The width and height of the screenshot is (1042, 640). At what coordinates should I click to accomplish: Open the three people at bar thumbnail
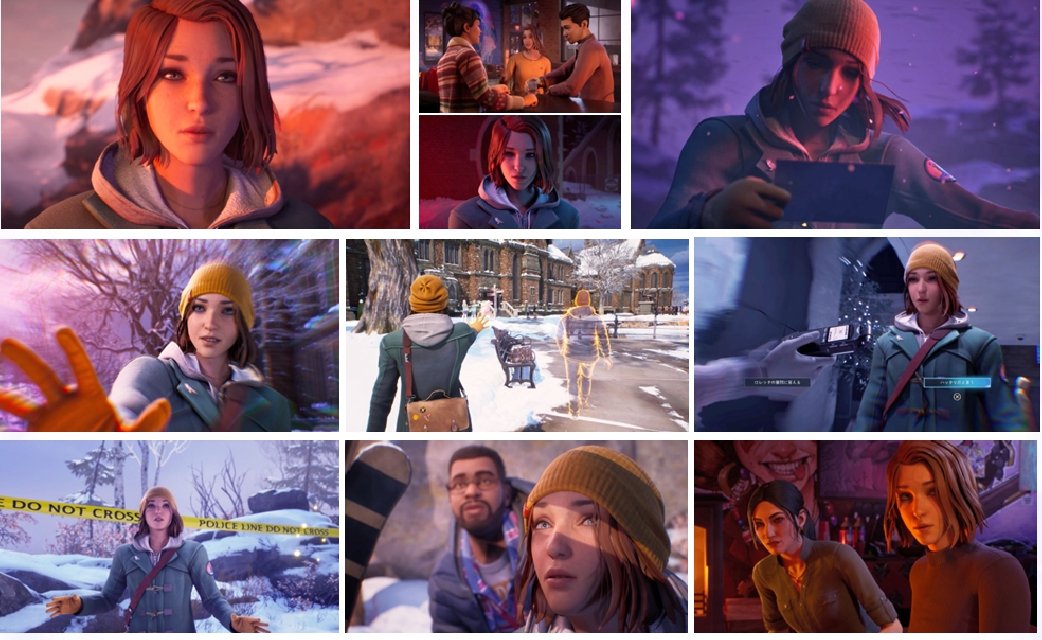pos(519,56)
